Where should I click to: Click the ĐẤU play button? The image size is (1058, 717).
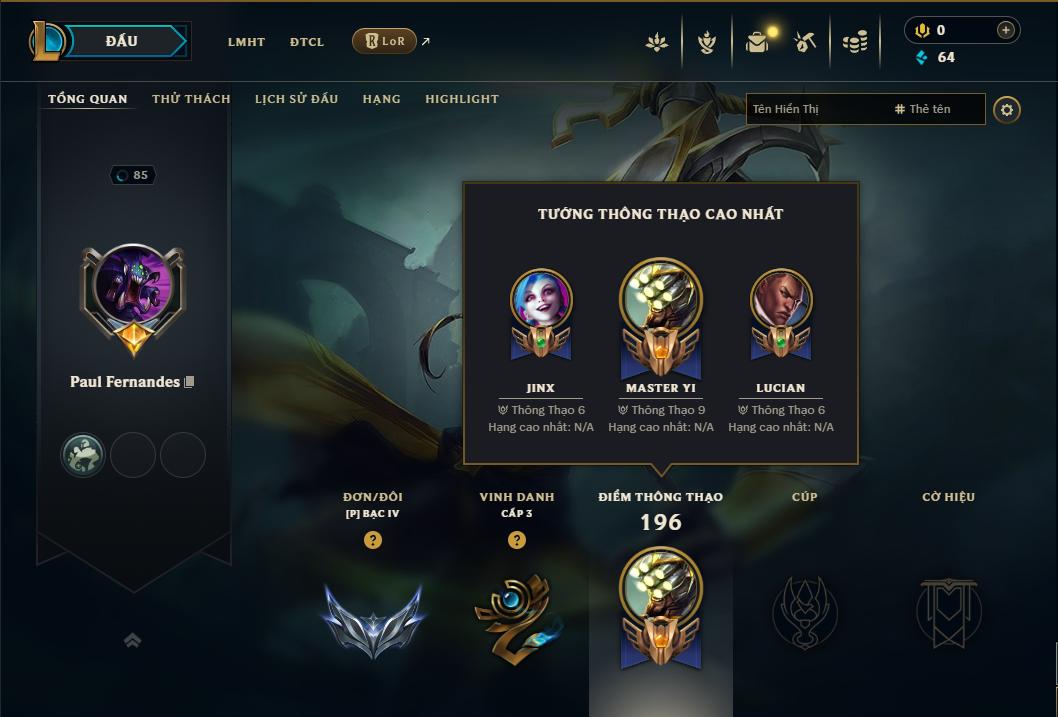point(122,41)
